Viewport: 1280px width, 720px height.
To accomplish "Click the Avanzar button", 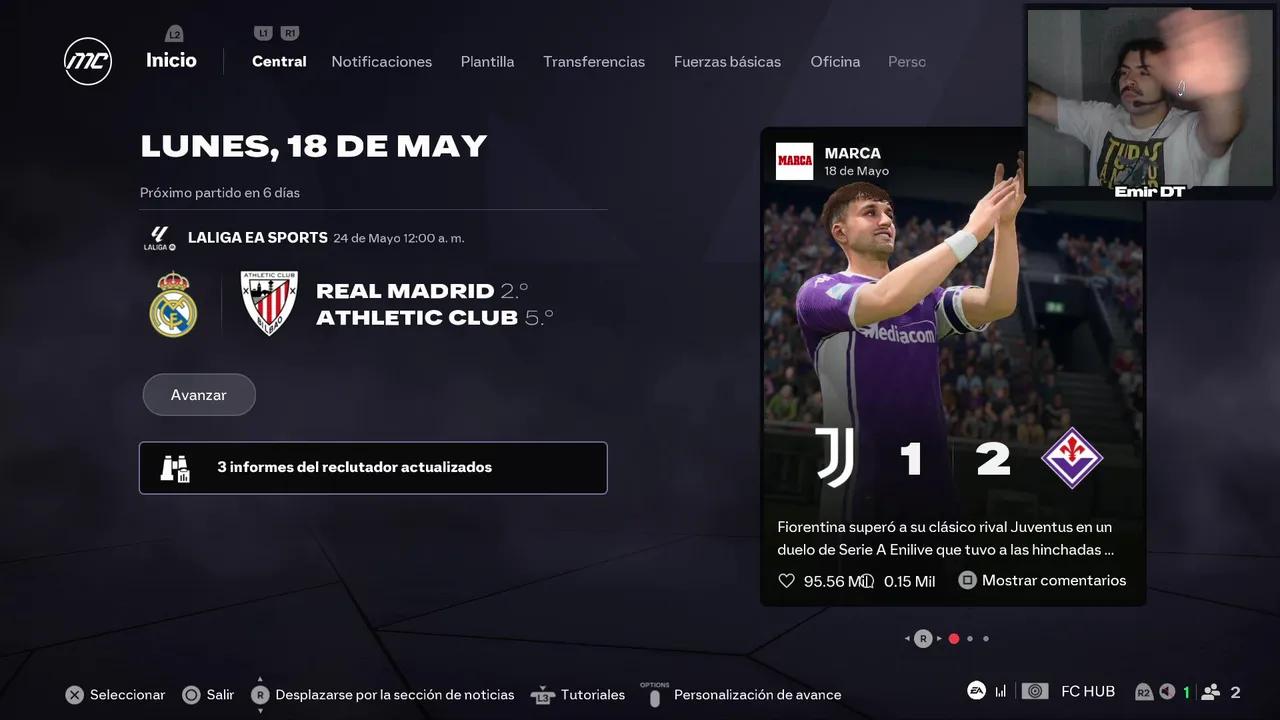I will coord(199,395).
